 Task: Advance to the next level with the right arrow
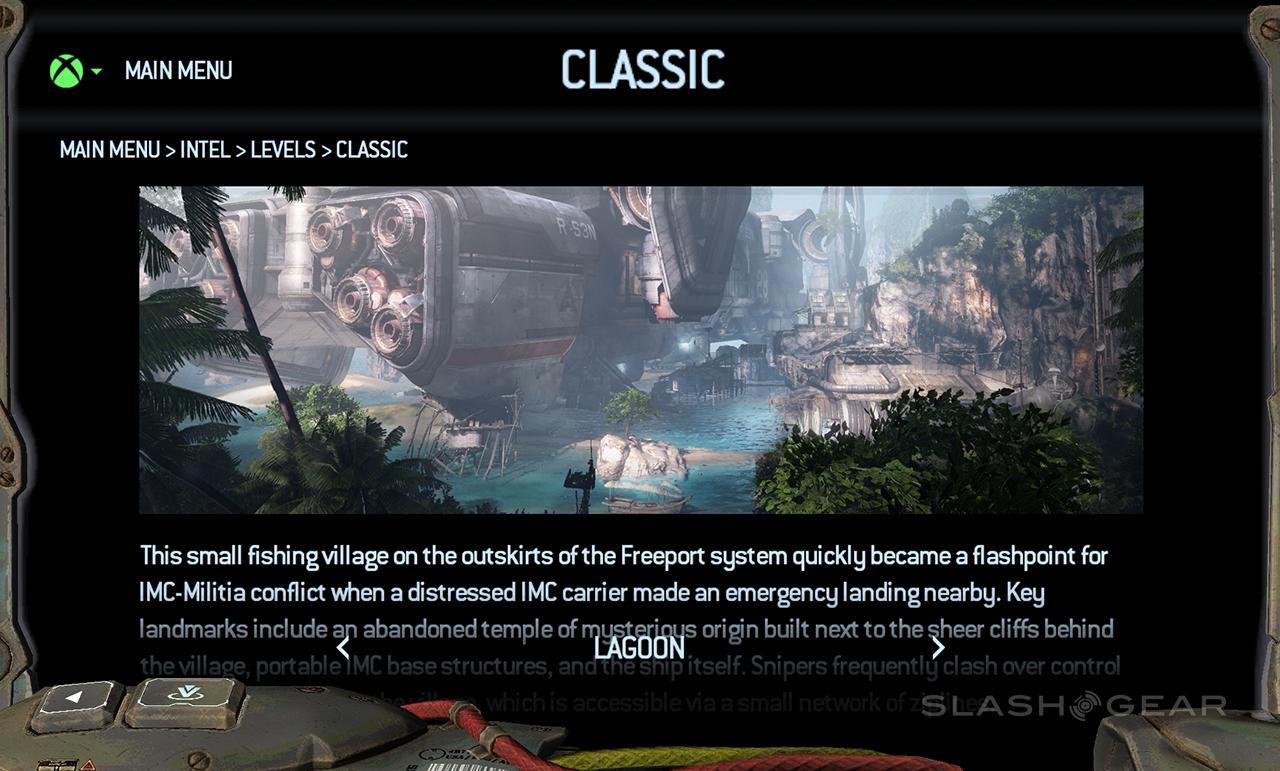[x=937, y=648]
